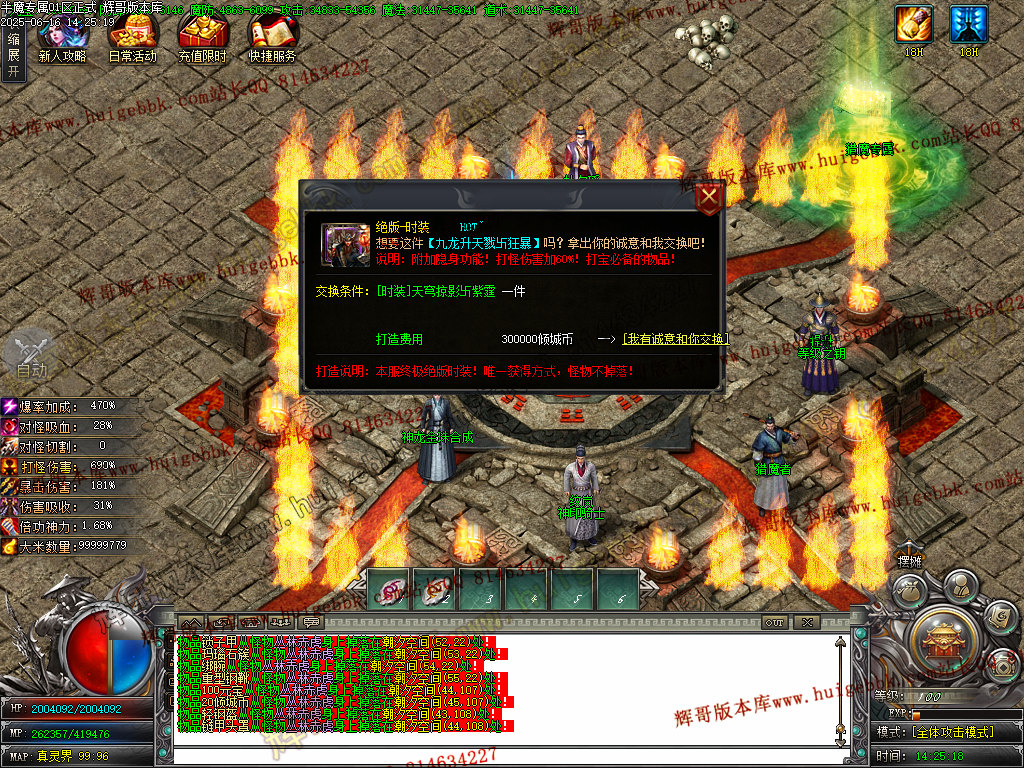Open the 摆摊 stall button
Screen dimensions: 1024x768
click(x=909, y=563)
